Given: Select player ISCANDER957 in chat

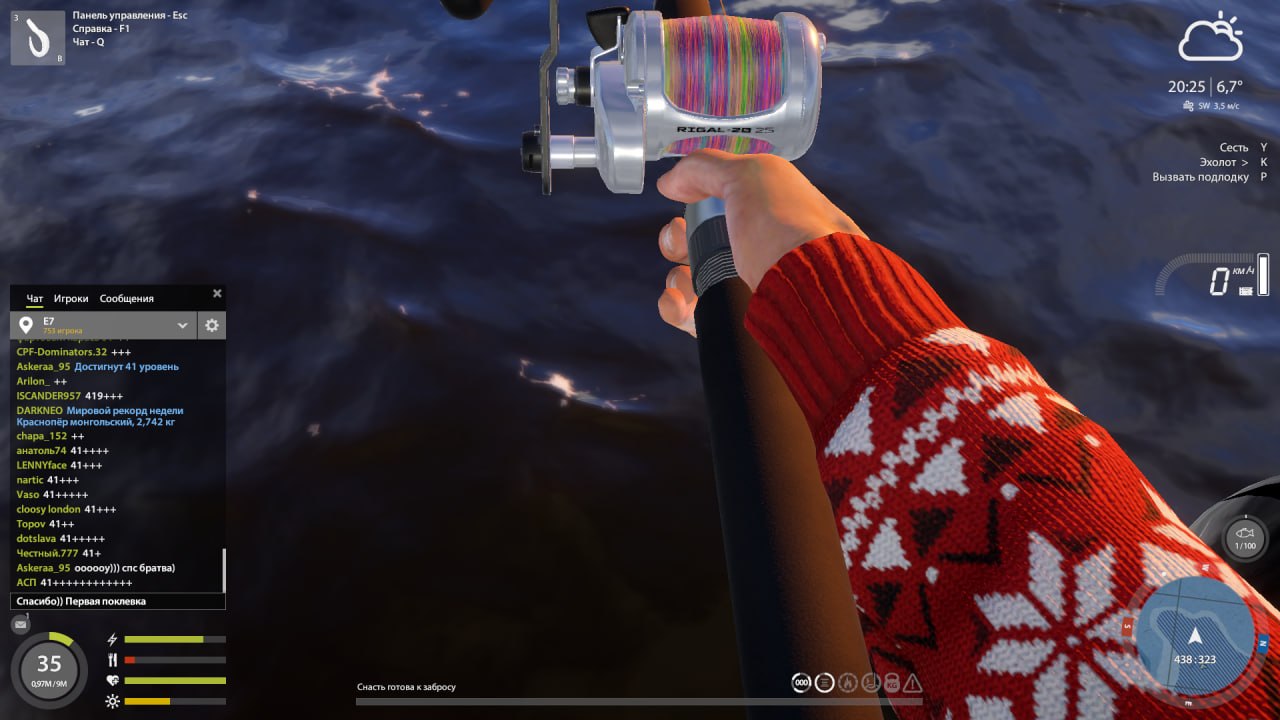Looking at the screenshot, I should [48, 396].
